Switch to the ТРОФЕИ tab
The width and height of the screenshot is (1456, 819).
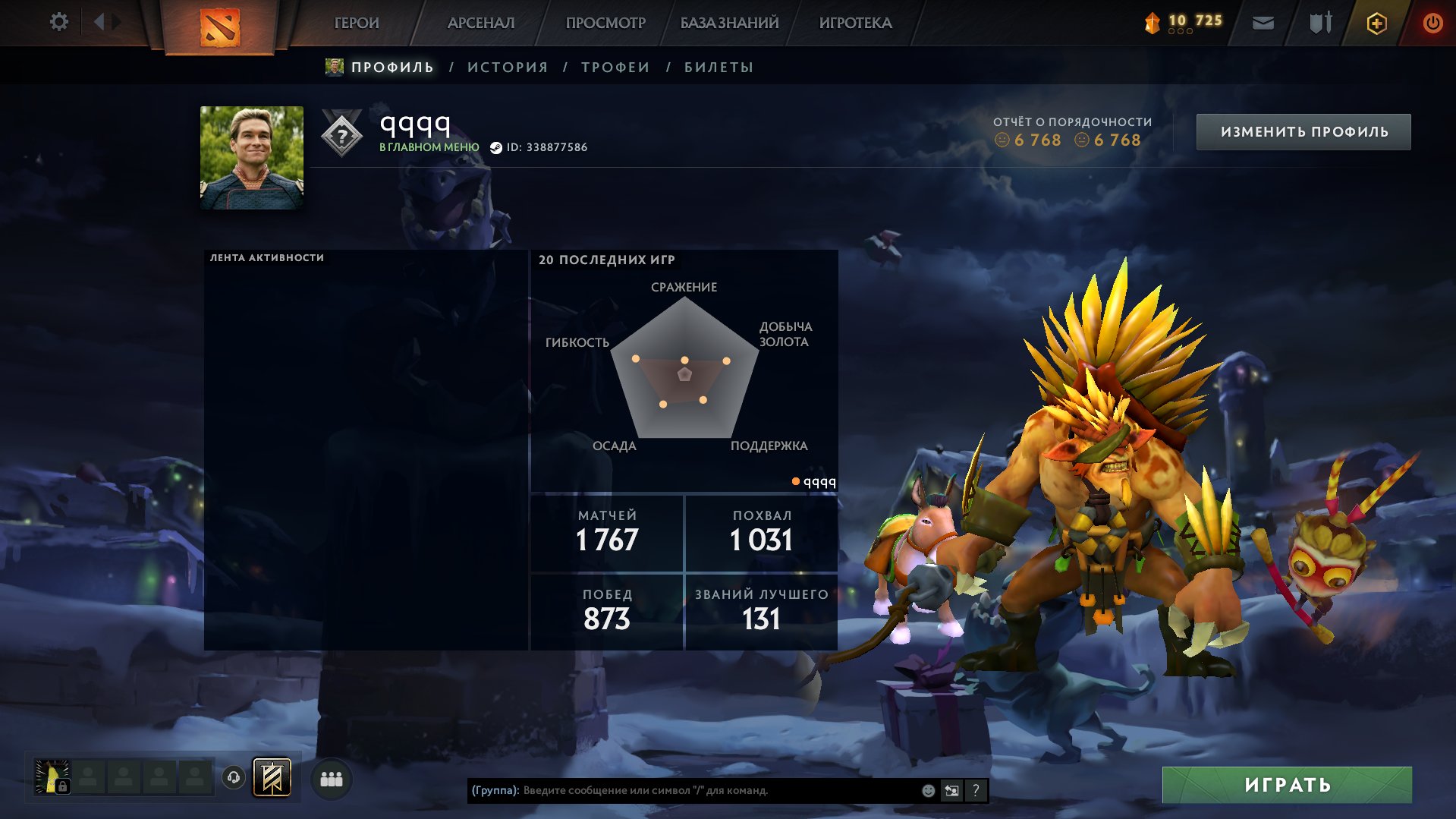click(x=615, y=67)
